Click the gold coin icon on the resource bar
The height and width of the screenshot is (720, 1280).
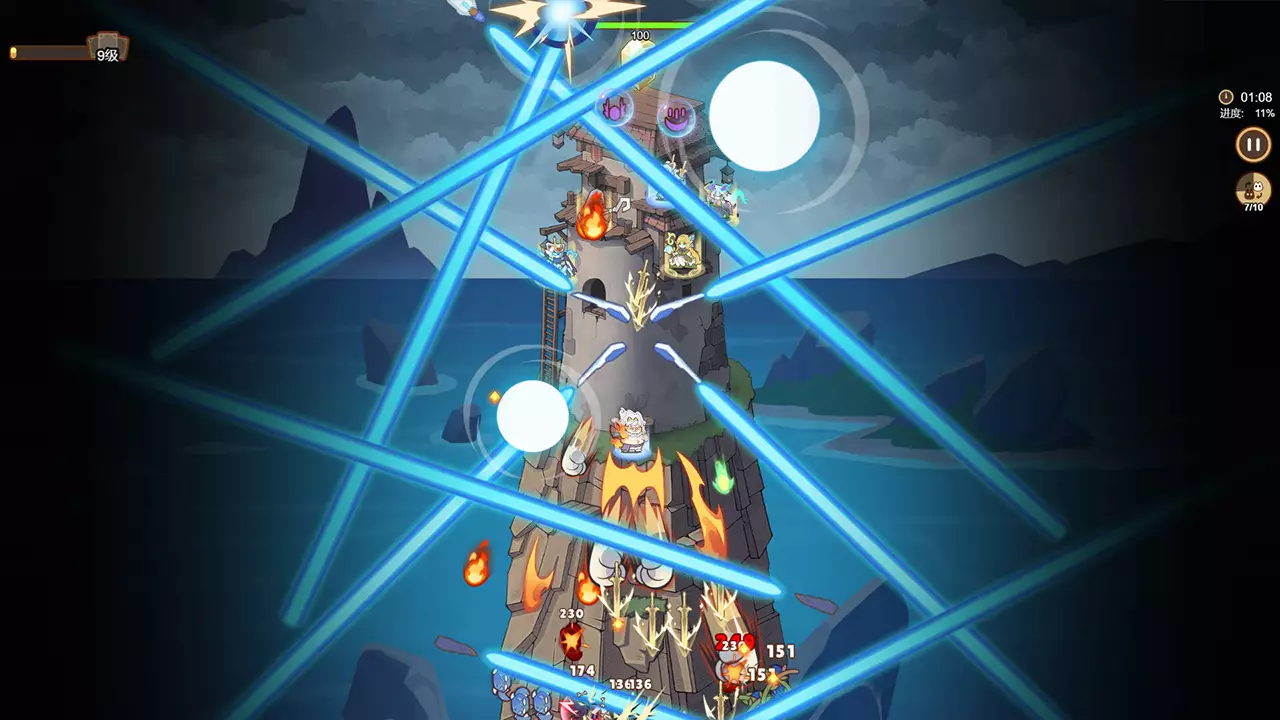coord(13,52)
